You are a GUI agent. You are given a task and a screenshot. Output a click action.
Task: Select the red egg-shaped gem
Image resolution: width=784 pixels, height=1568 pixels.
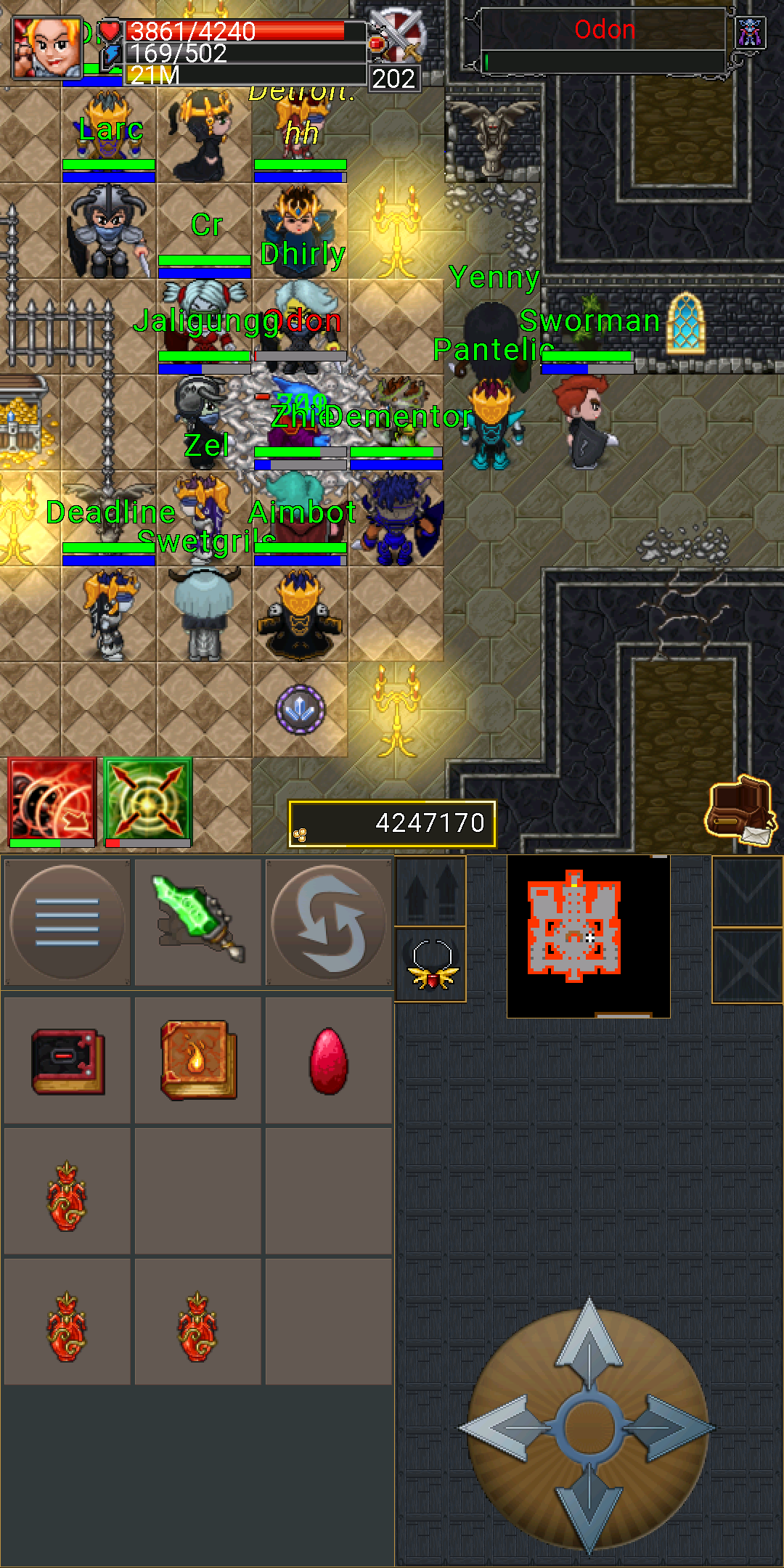[329, 1061]
